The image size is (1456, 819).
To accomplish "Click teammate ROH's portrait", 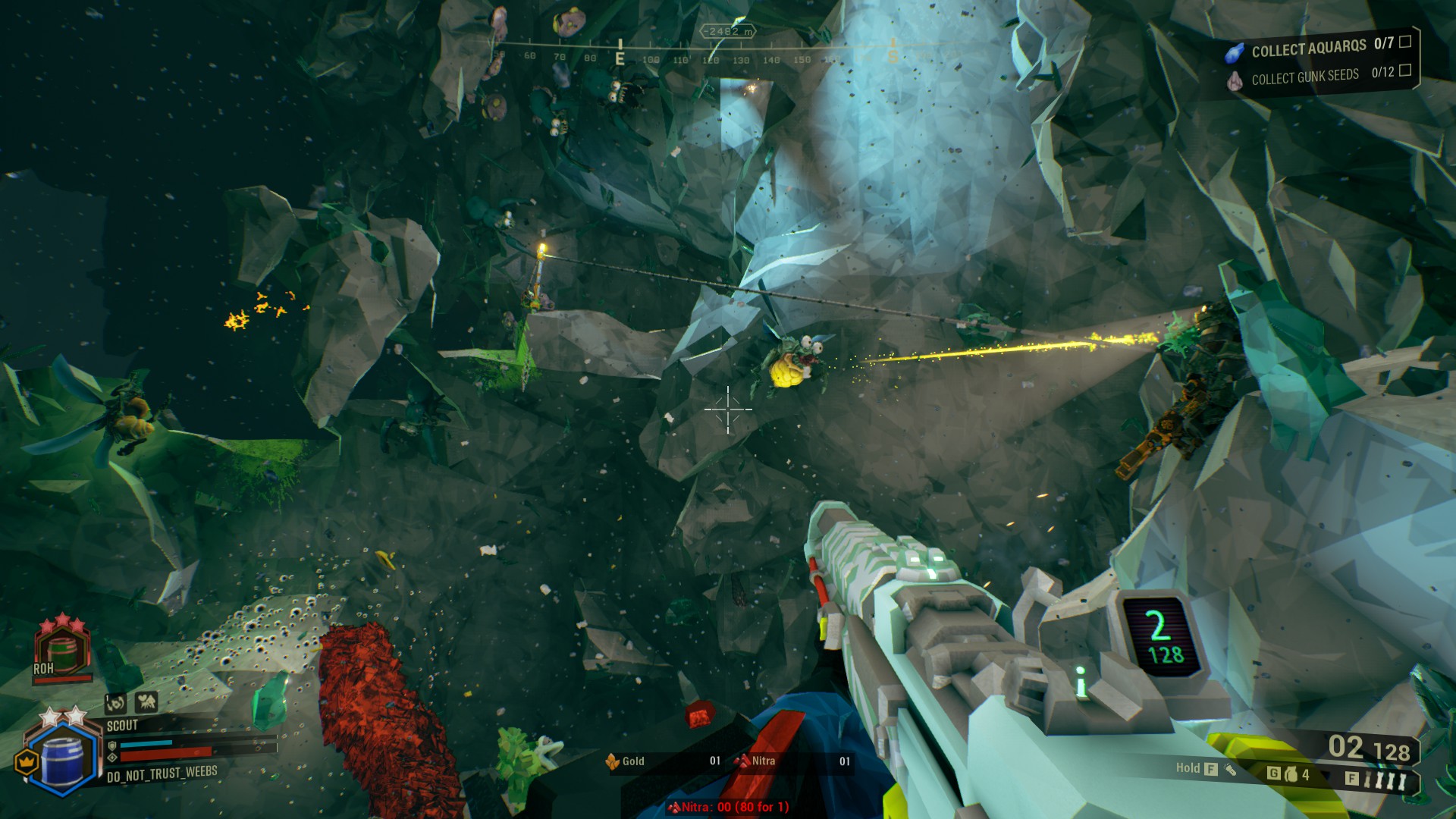I will (x=62, y=651).
